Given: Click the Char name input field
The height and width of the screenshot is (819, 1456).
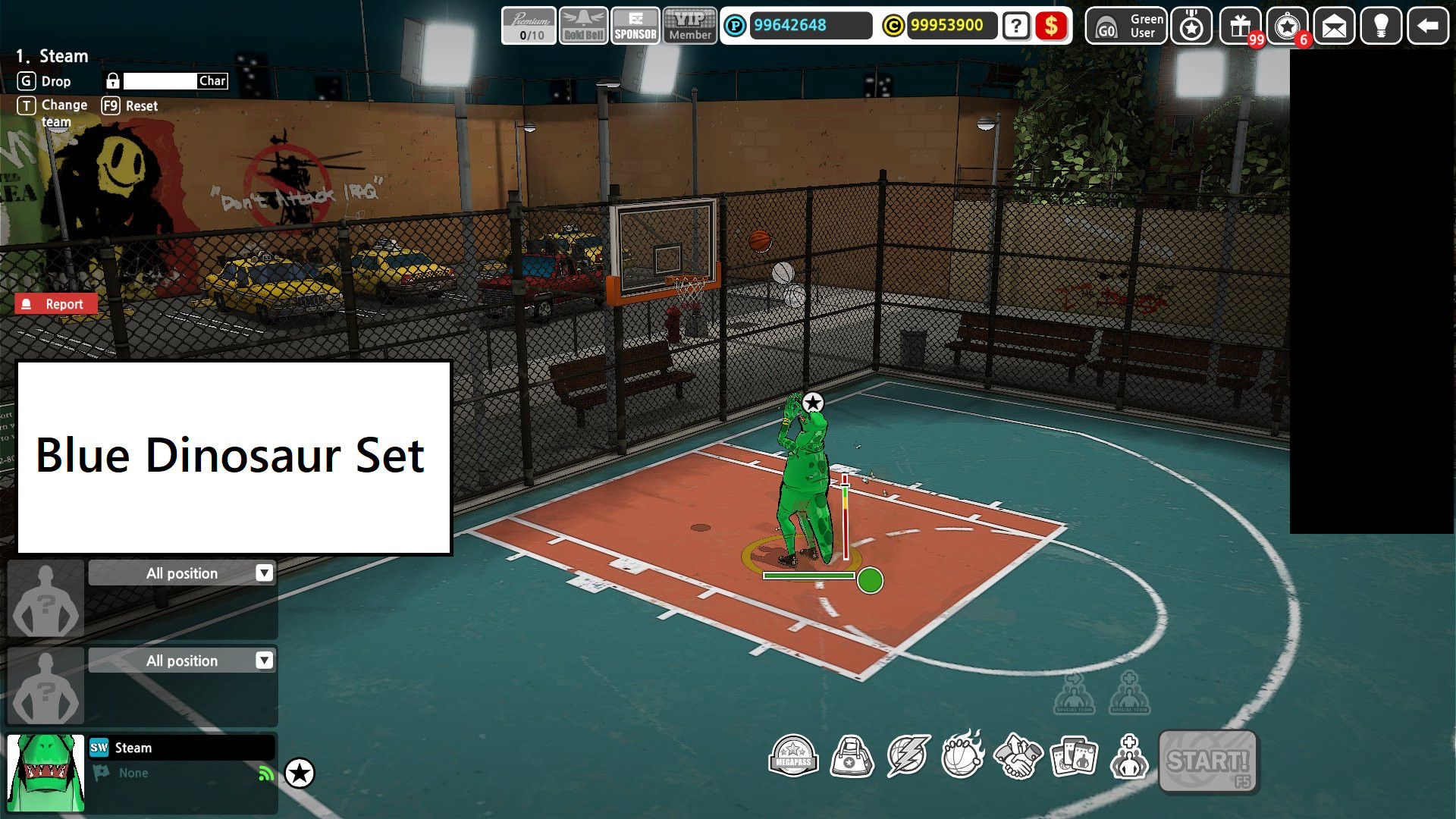Looking at the screenshot, I should [x=161, y=80].
